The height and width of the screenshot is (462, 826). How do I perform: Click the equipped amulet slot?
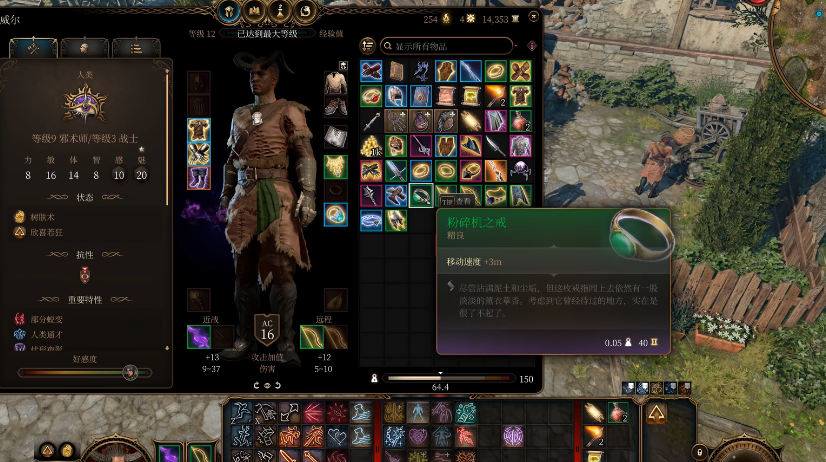click(336, 166)
